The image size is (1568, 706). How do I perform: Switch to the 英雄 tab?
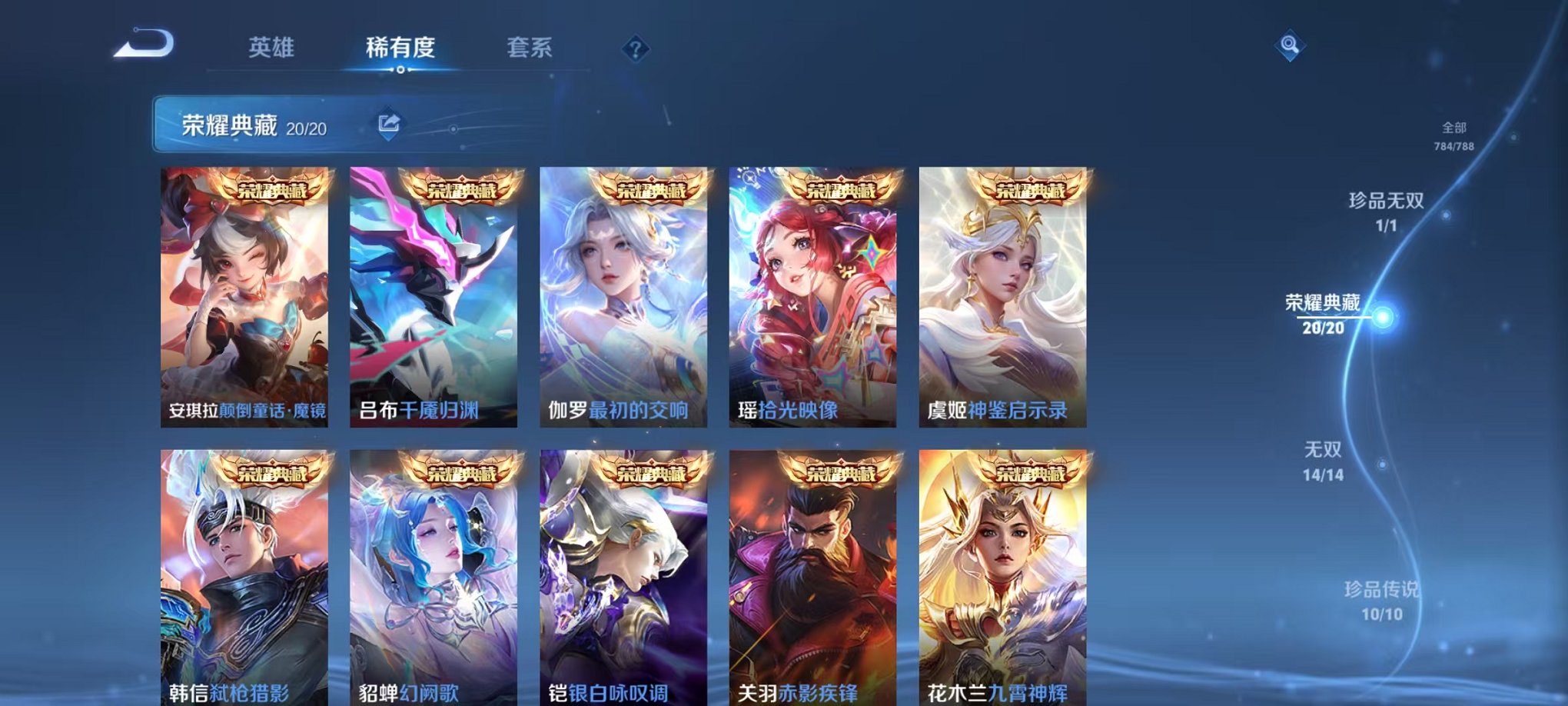tap(271, 48)
